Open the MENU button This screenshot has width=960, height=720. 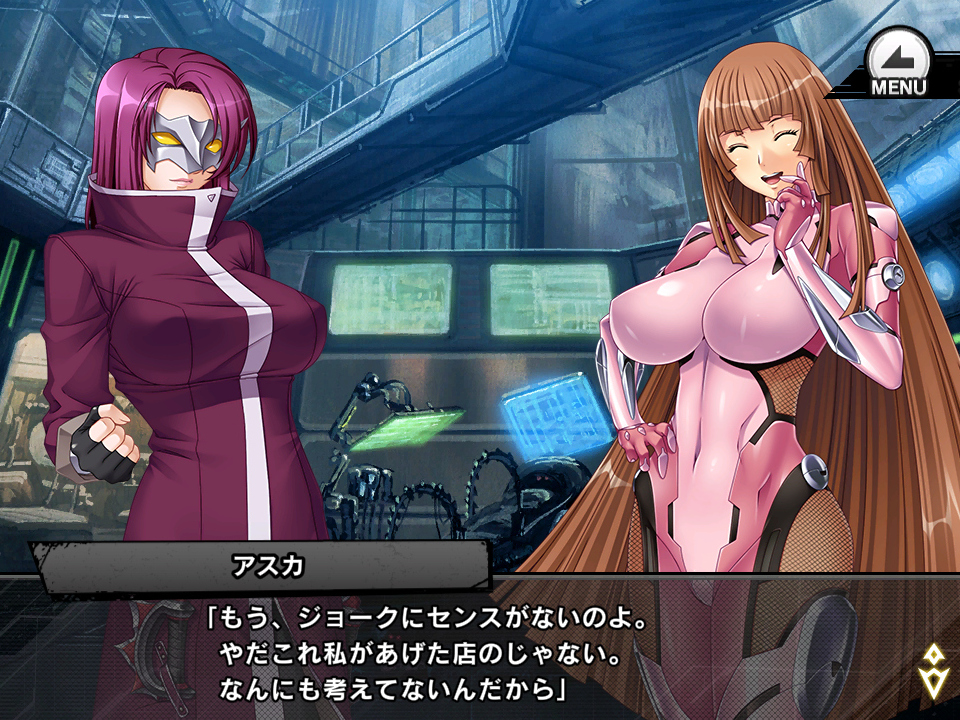point(897,64)
